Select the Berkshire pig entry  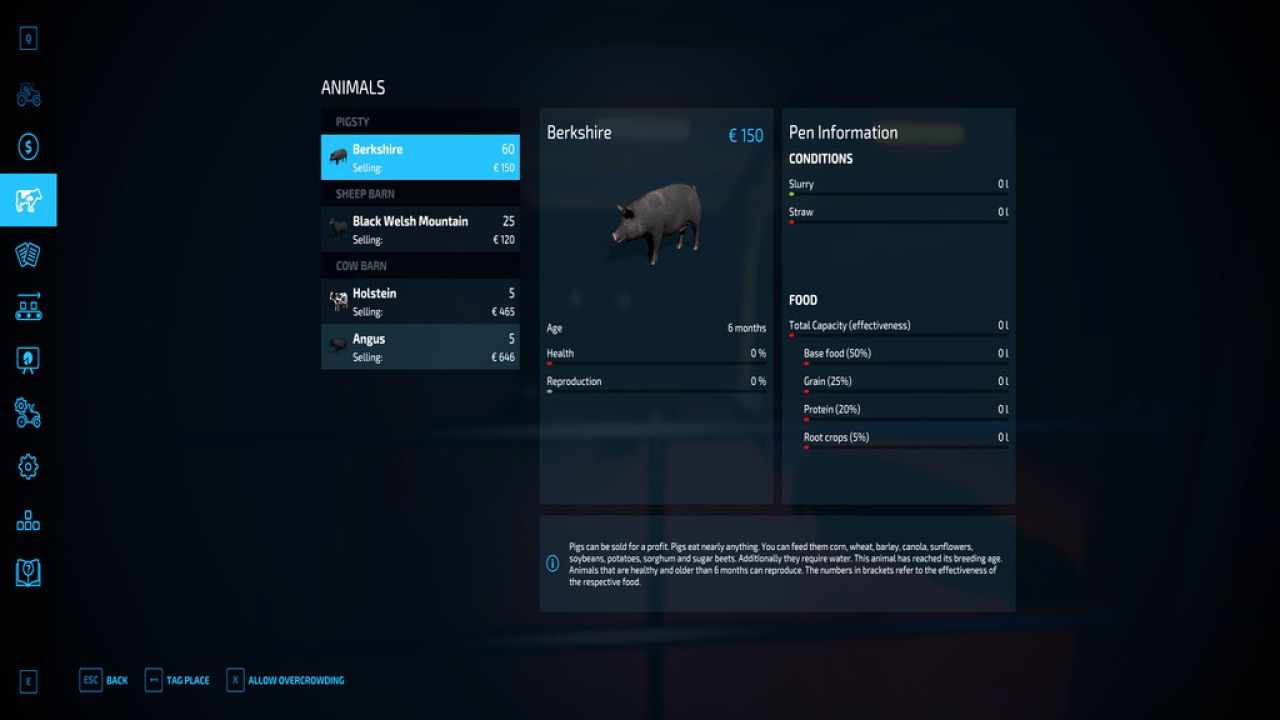(420, 157)
